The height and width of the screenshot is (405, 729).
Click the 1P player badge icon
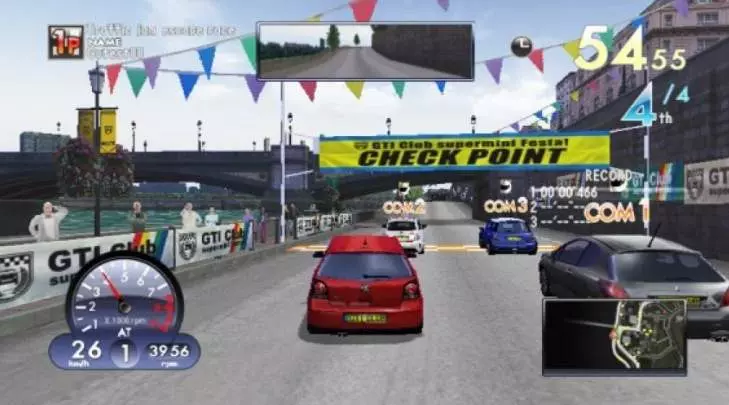click(66, 42)
